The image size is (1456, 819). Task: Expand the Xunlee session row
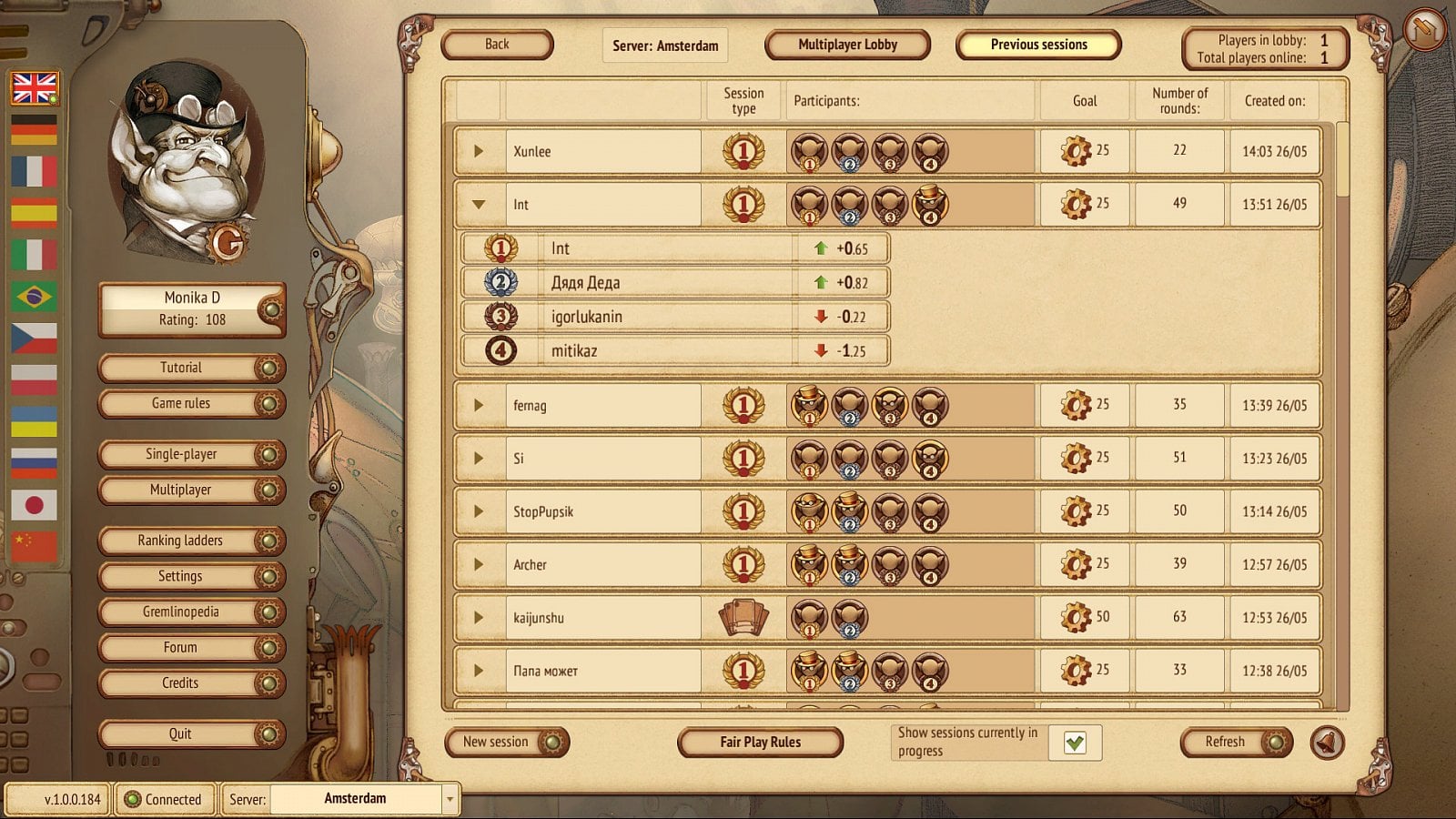479,151
